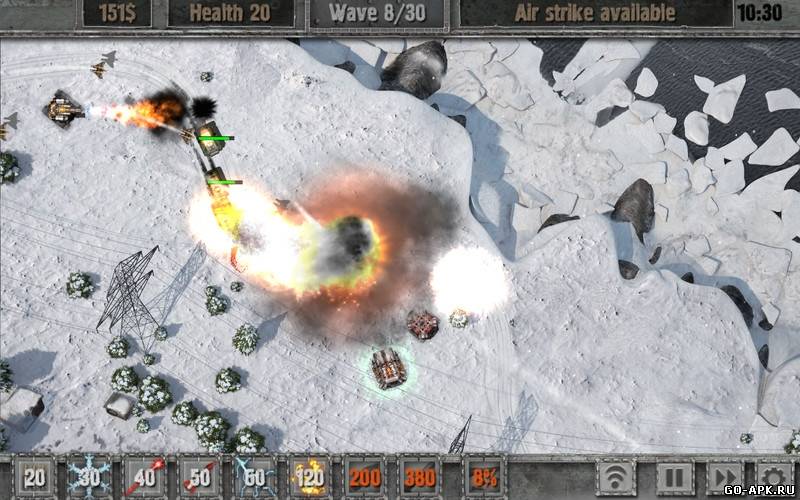800x500 pixels.
Task: Pause the game
Action: click(670, 477)
